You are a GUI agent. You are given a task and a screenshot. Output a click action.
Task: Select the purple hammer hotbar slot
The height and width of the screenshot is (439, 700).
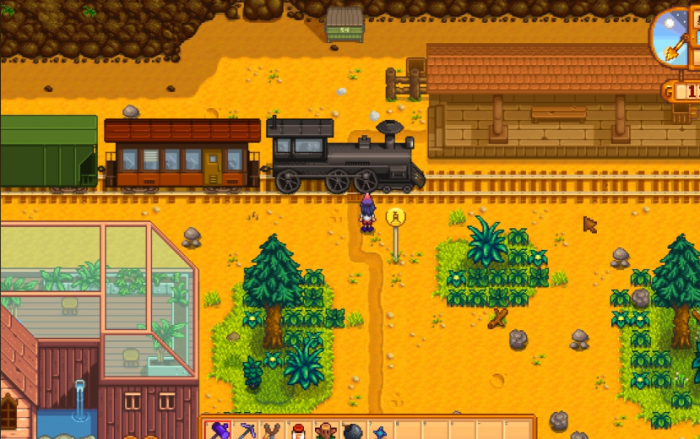click(218, 432)
